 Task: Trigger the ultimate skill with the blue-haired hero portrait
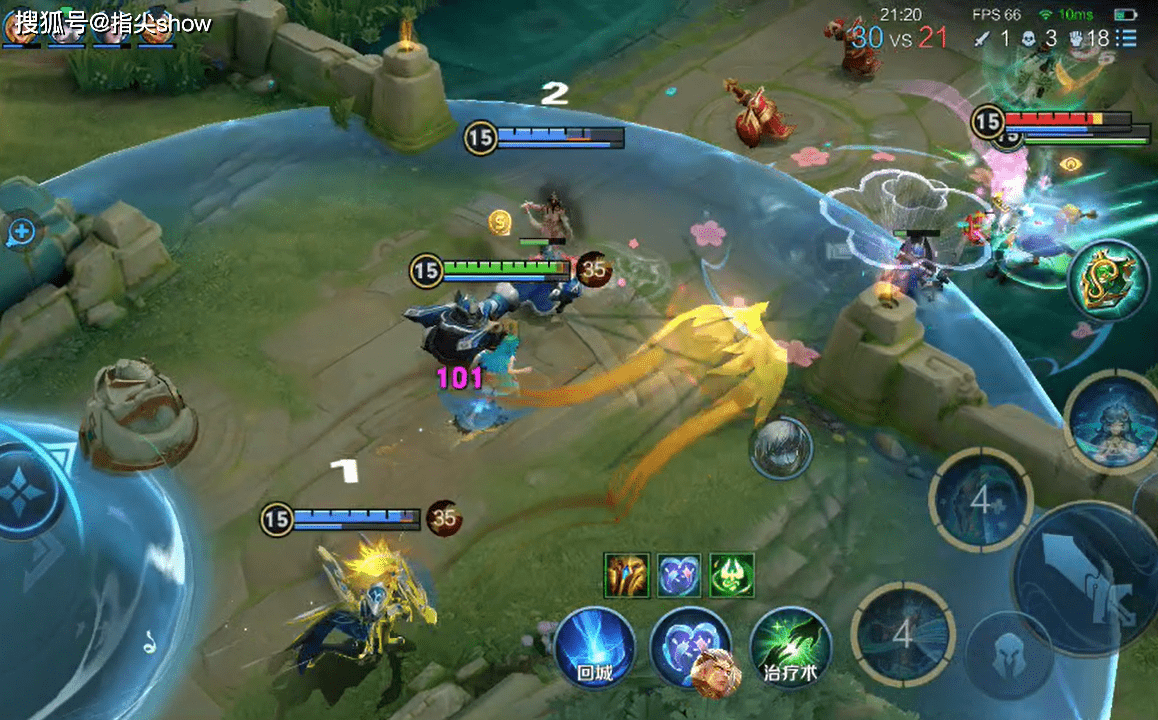[1108, 421]
